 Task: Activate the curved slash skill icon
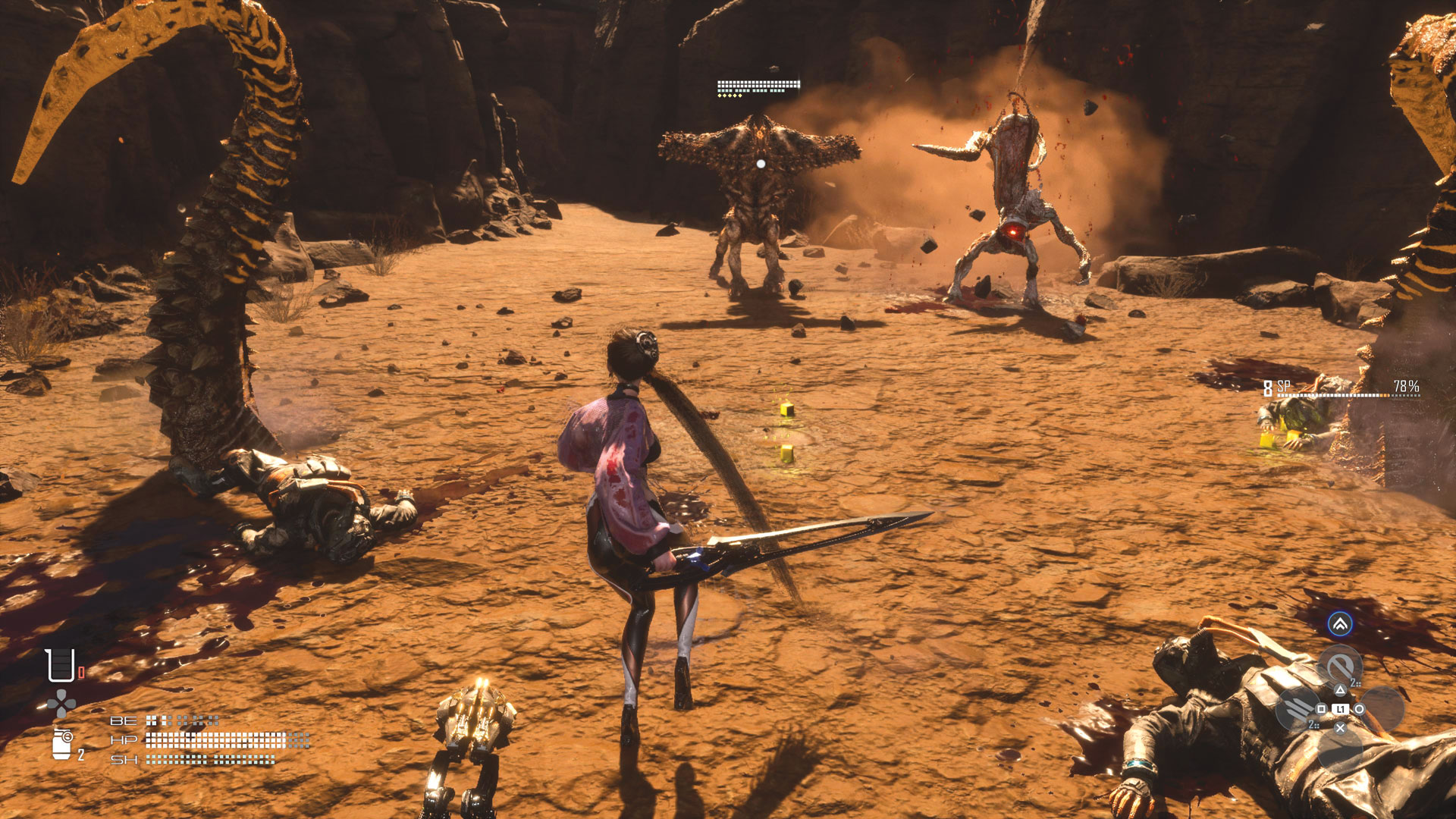click(x=1340, y=667)
